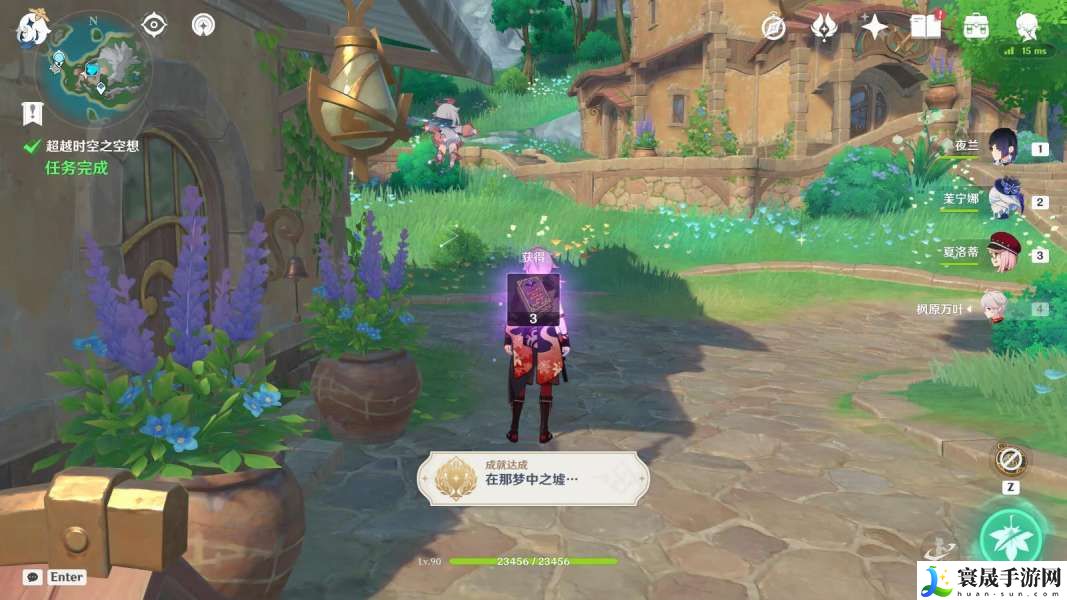Image resolution: width=1067 pixels, height=600 pixels.
Task: Toggle the eye-shaped view icon beside the minimap
Action: 154,24
